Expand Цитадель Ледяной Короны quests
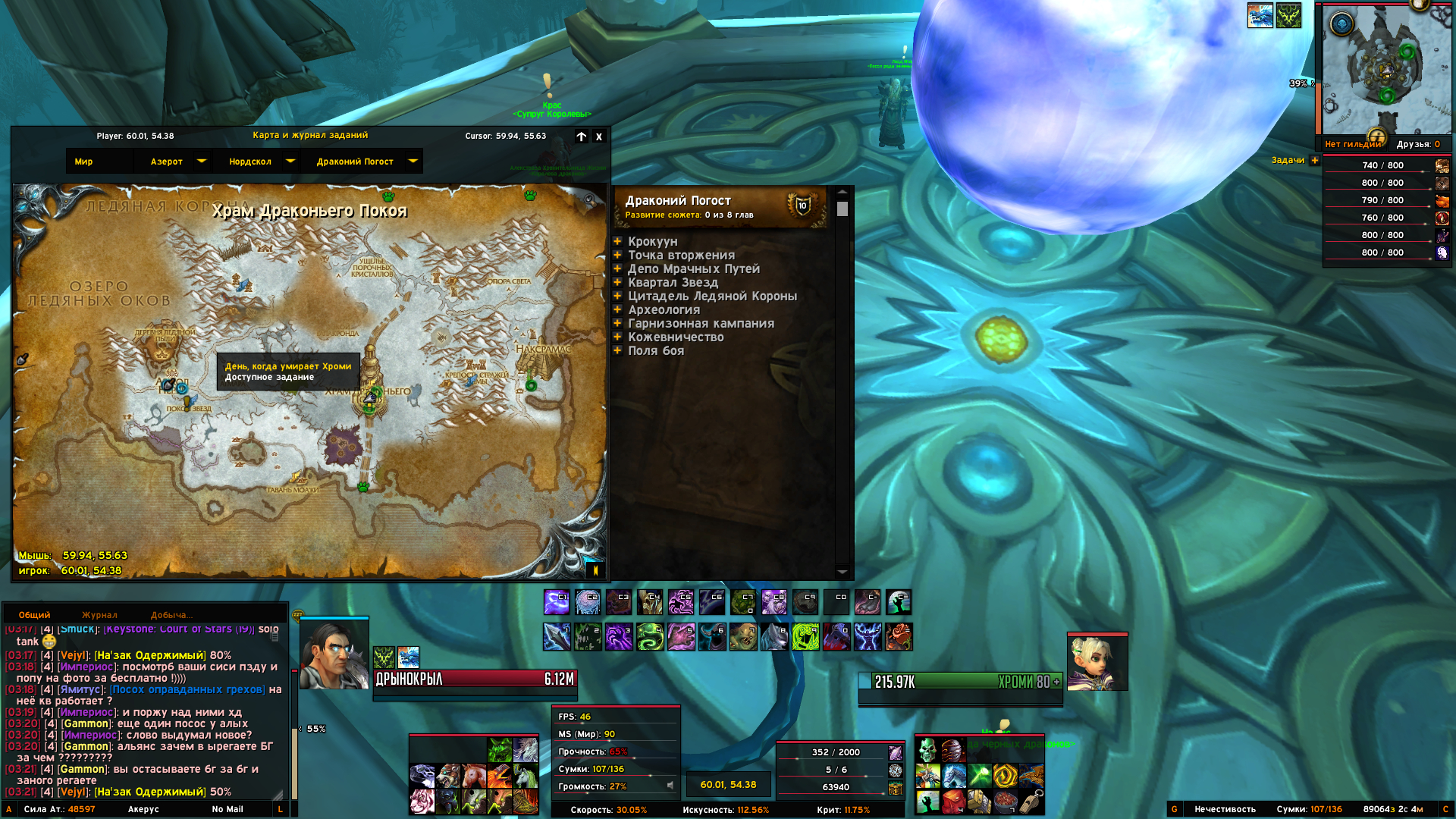 coord(618,296)
